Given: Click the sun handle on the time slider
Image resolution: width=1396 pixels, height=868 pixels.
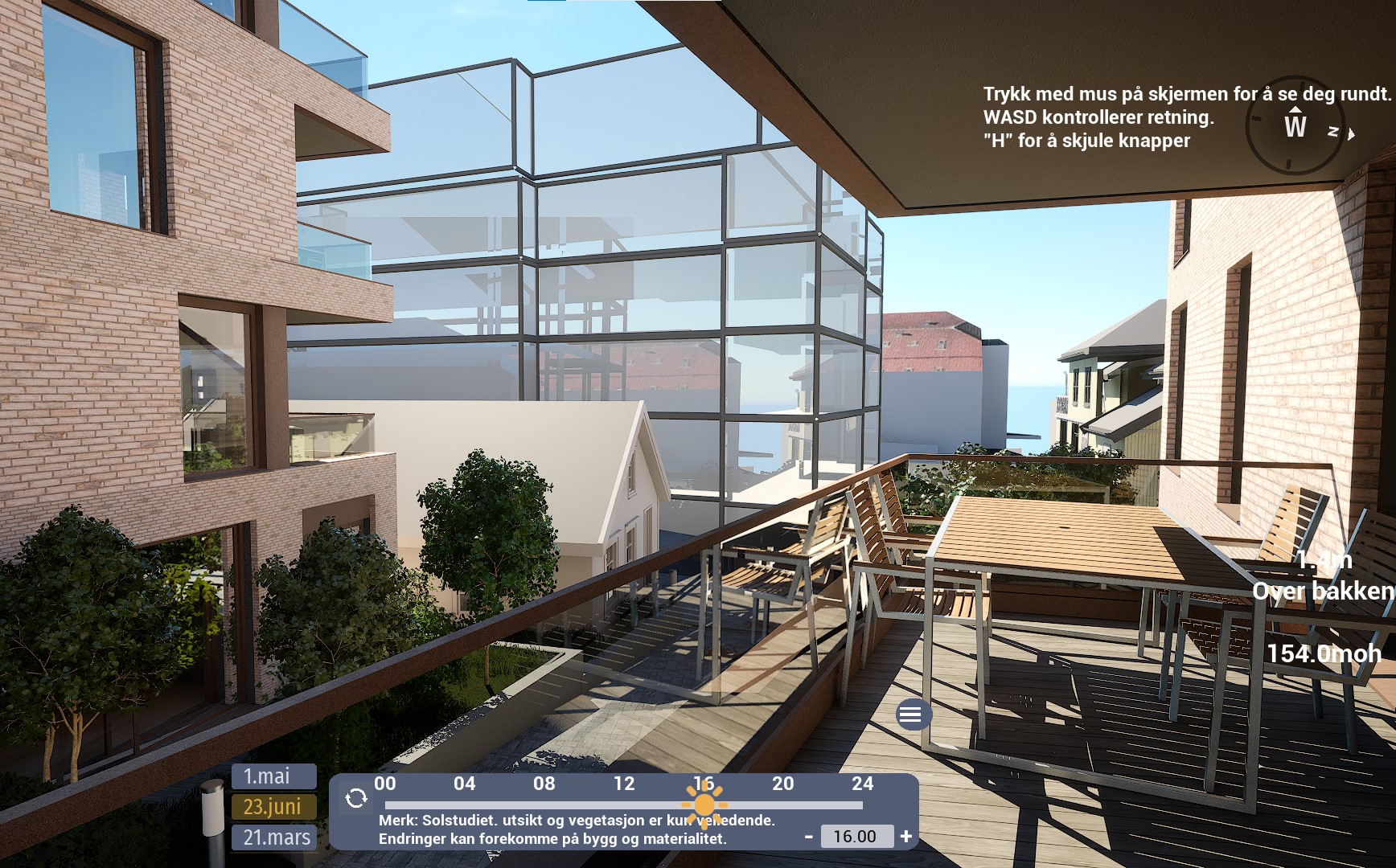Looking at the screenshot, I should [x=704, y=805].
